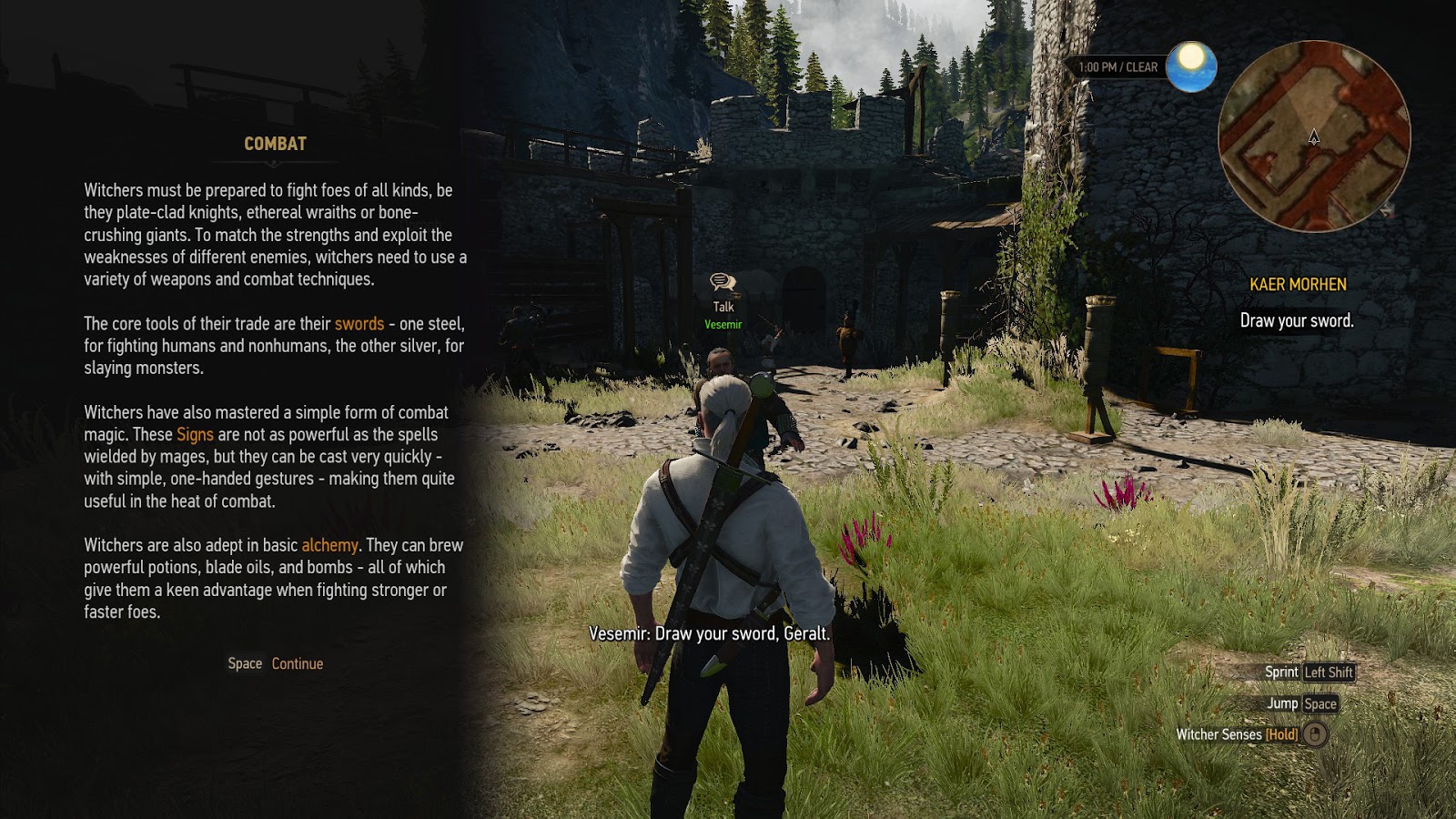1456x819 pixels.
Task: Continue past the Combat tutorial panel
Action: click(296, 664)
